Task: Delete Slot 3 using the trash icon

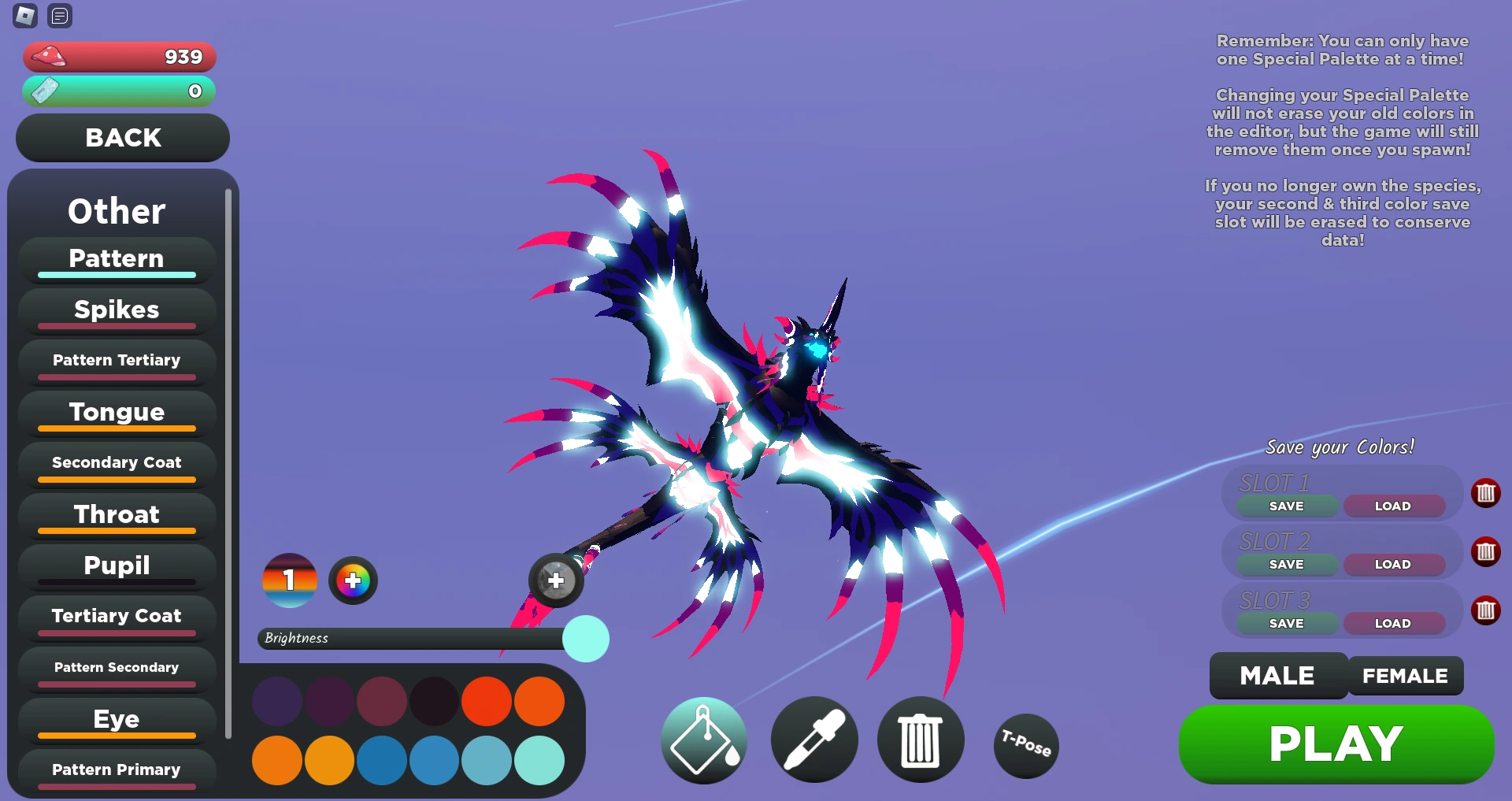Action: tap(1487, 610)
